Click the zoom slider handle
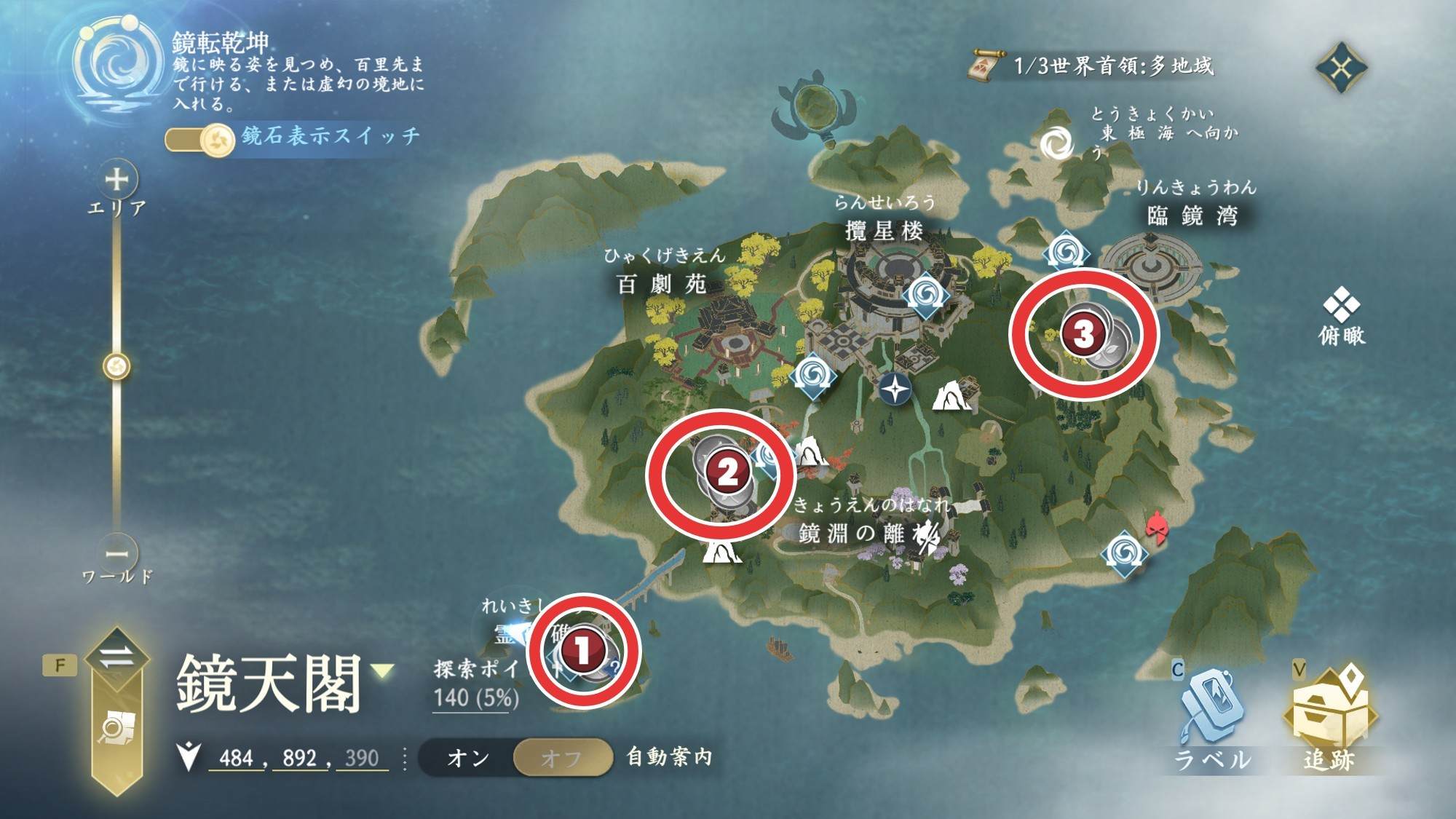 click(116, 366)
